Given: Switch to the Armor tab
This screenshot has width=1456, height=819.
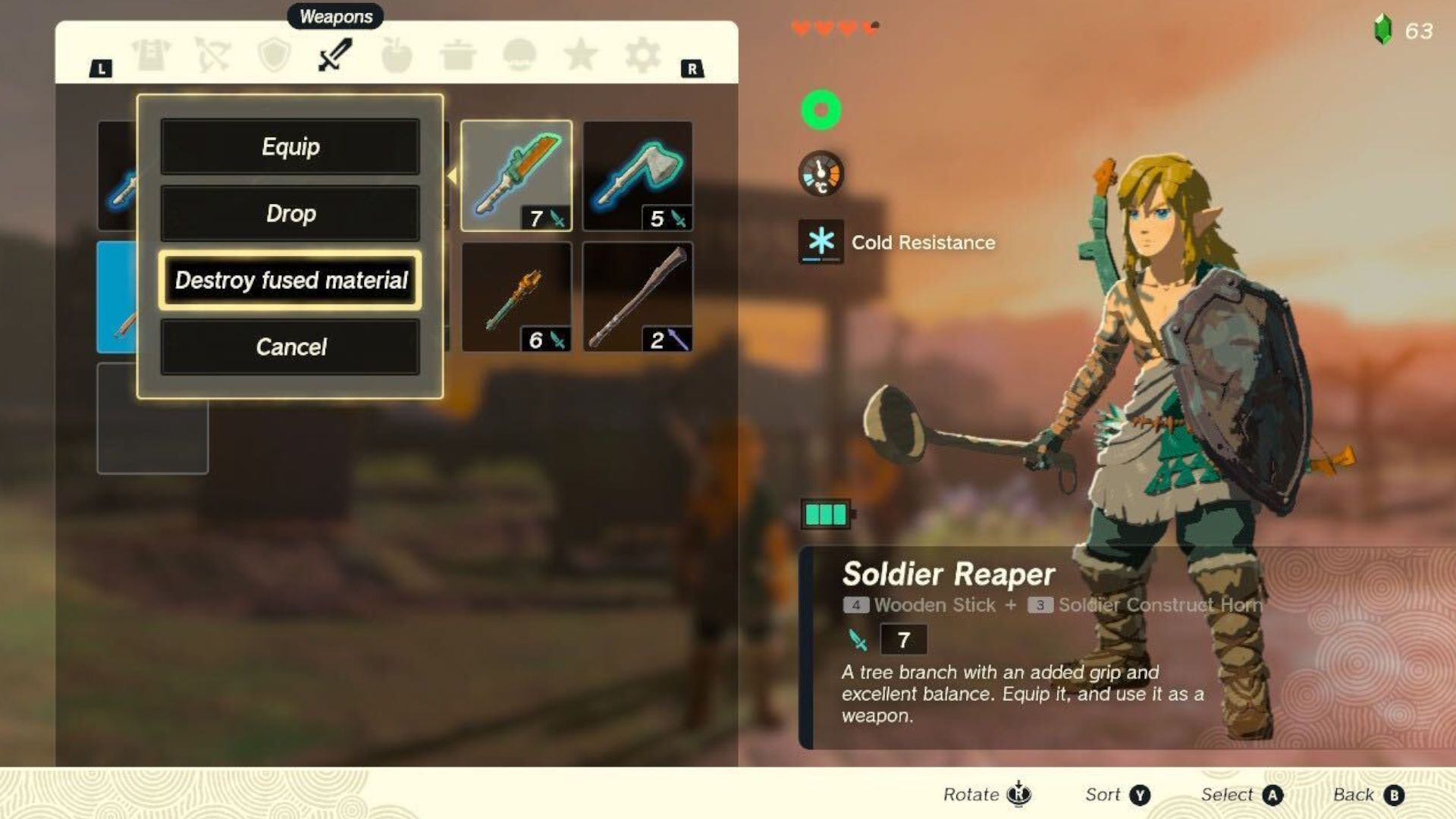Looking at the screenshot, I should (x=151, y=55).
